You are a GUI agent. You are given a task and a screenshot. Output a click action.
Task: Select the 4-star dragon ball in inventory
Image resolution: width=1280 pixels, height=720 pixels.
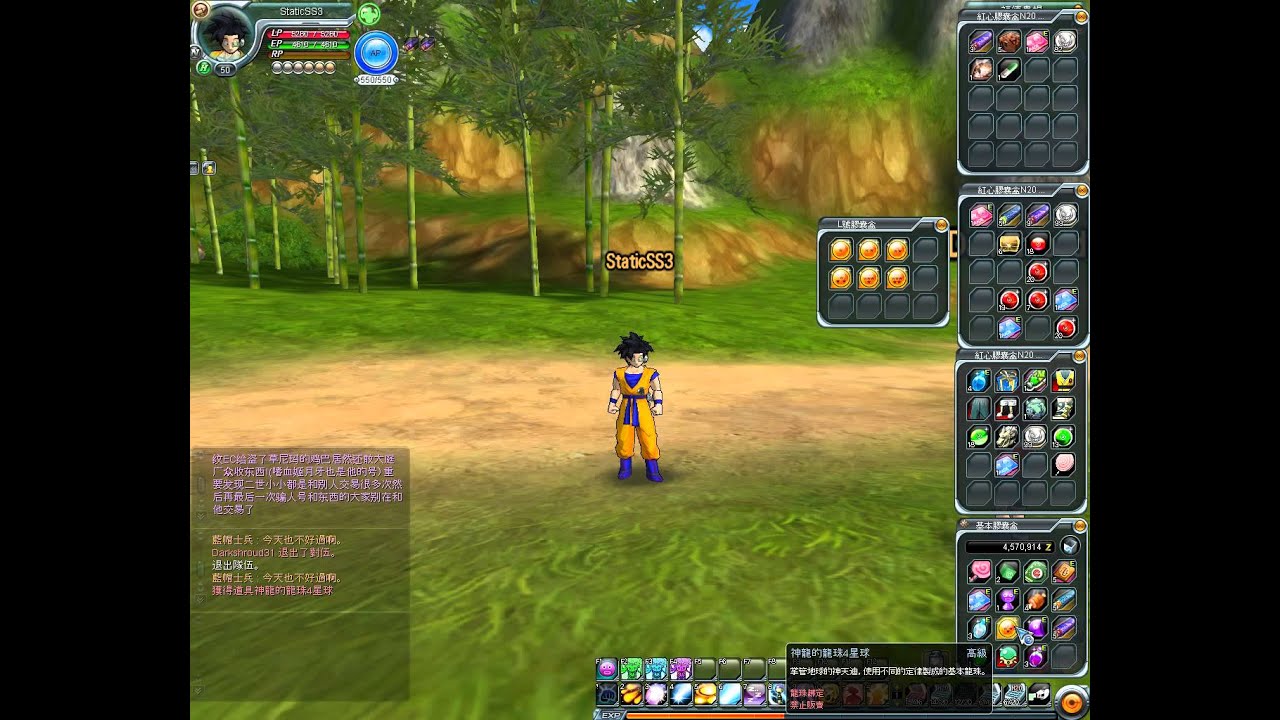tap(1007, 628)
